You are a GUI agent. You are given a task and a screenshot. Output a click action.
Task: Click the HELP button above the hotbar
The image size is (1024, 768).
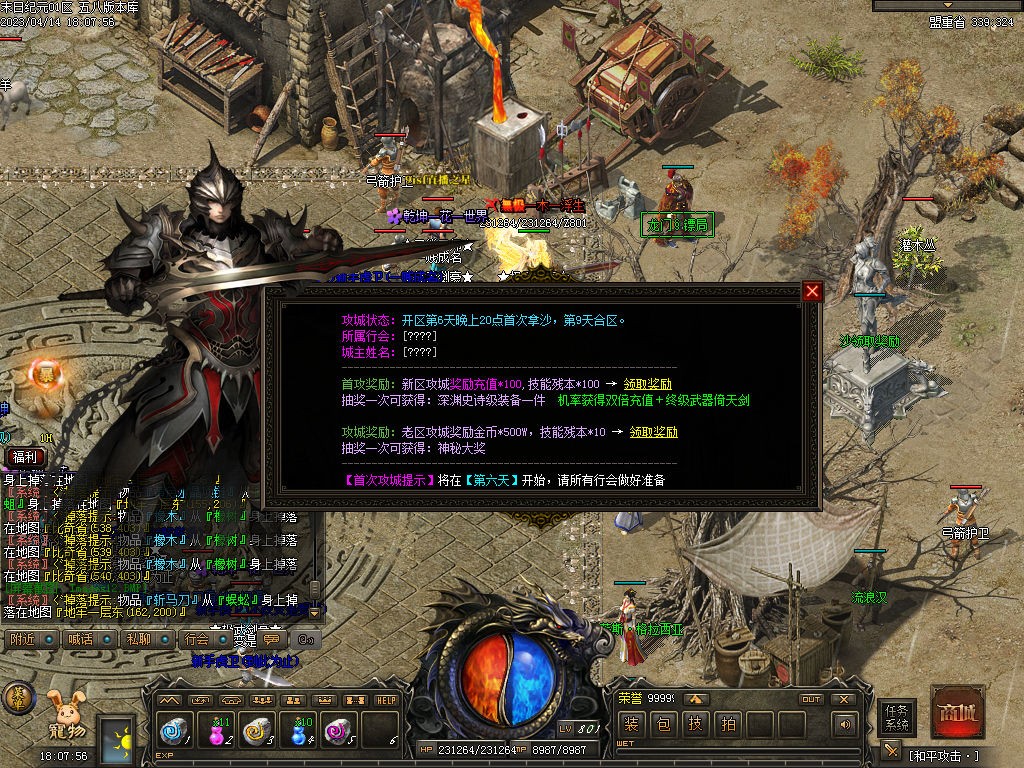click(385, 700)
